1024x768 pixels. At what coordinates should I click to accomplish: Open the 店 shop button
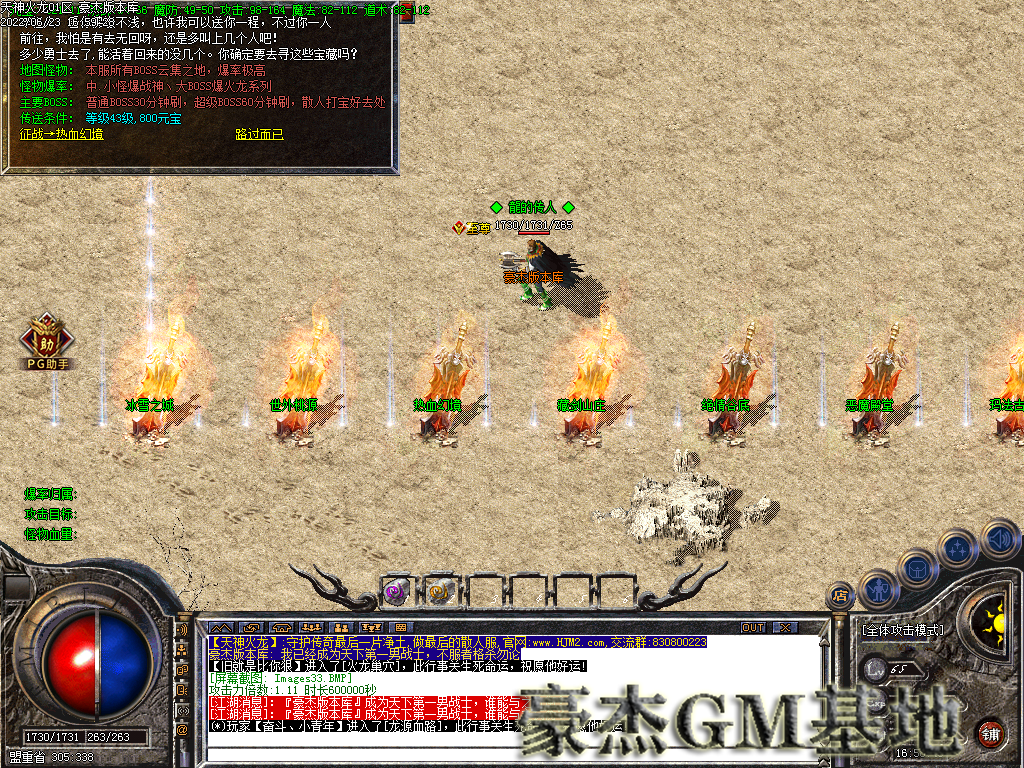click(x=841, y=598)
